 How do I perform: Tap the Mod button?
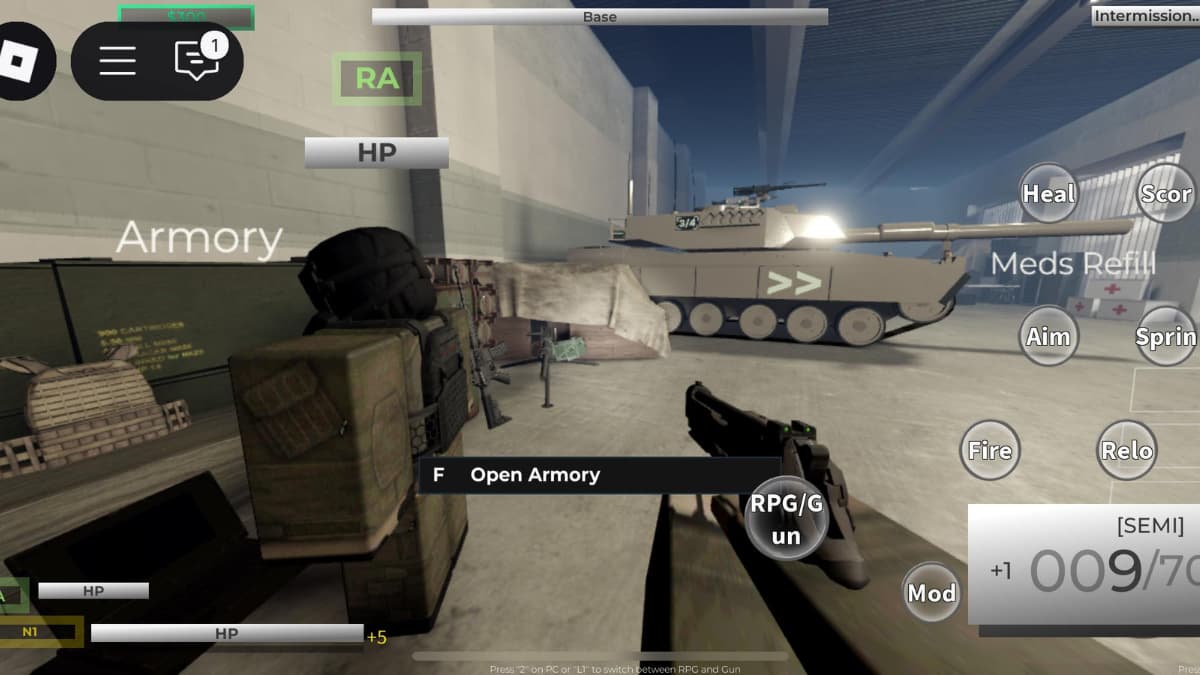pyautogui.click(x=932, y=593)
